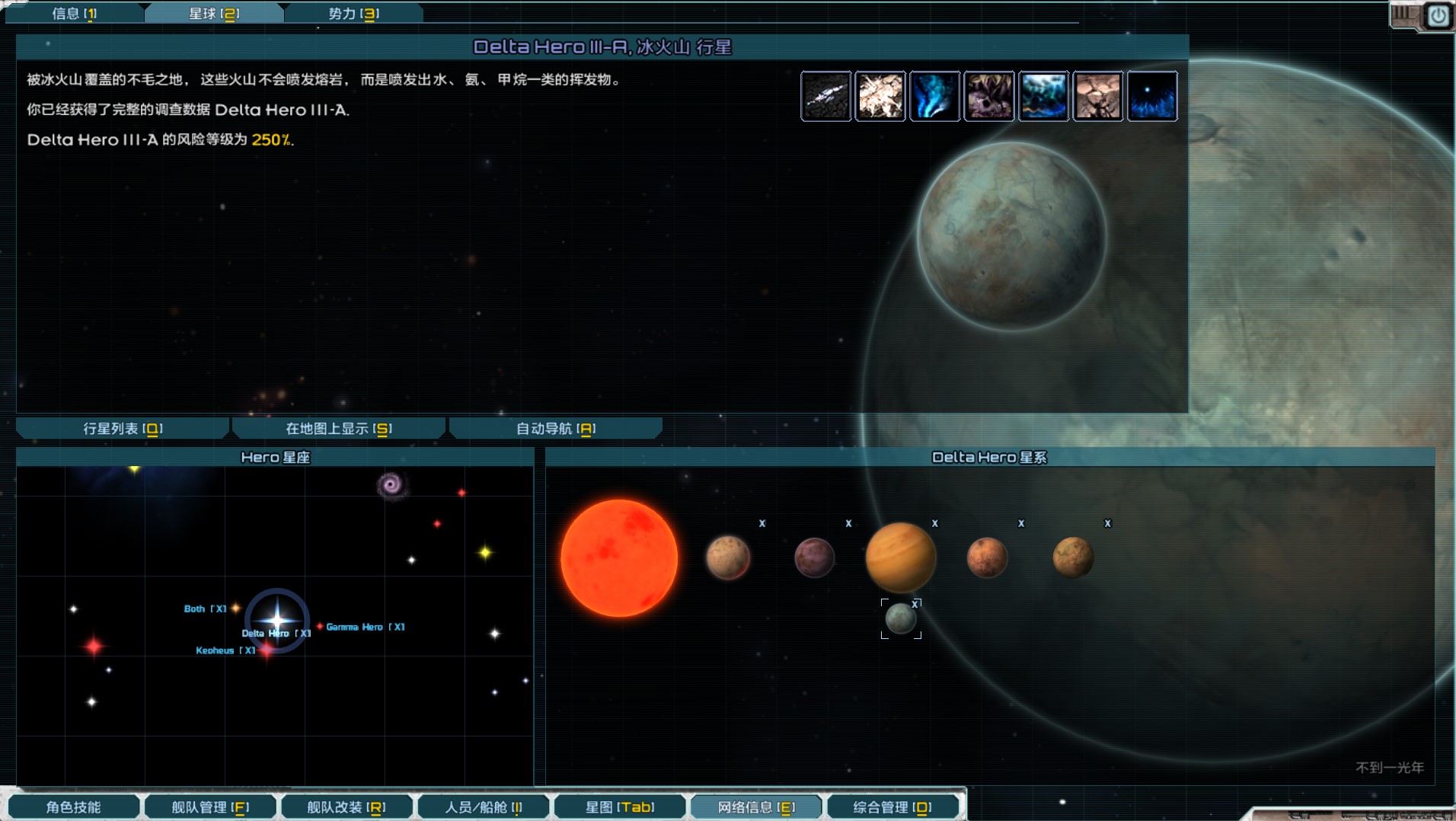The height and width of the screenshot is (821, 1456).
Task: Open 综合管理 command screen
Action: [892, 807]
